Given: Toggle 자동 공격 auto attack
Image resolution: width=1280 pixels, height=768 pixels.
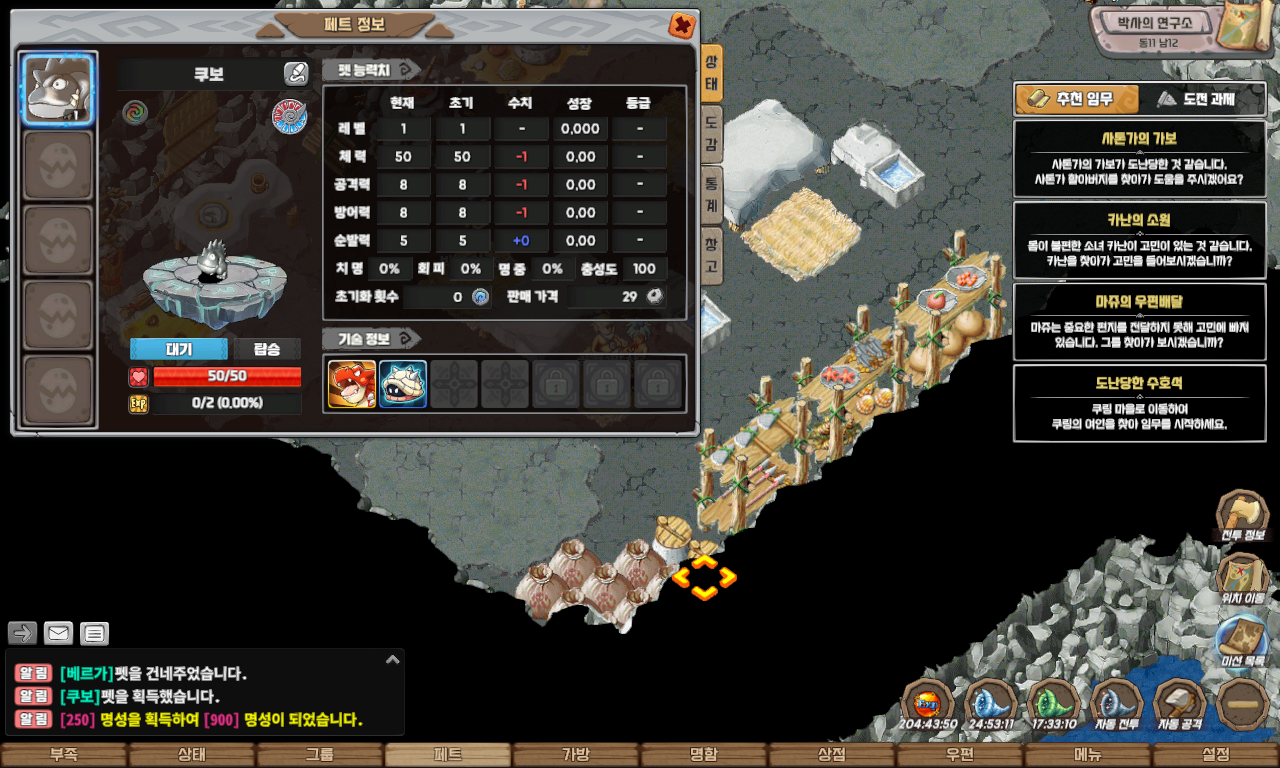Looking at the screenshot, I should (1180, 704).
